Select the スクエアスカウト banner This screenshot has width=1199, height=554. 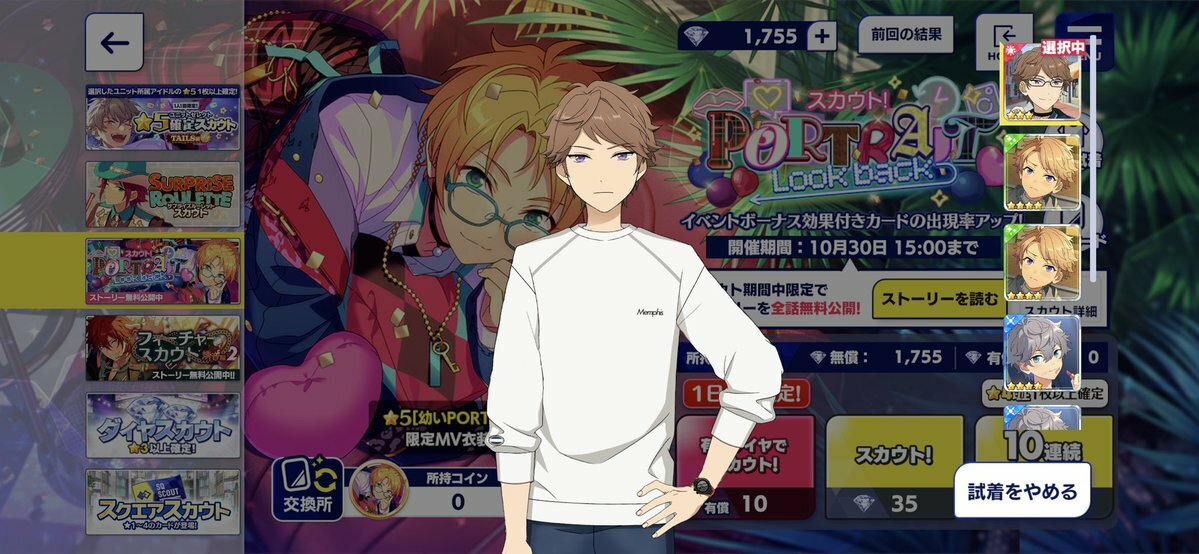pos(162,502)
